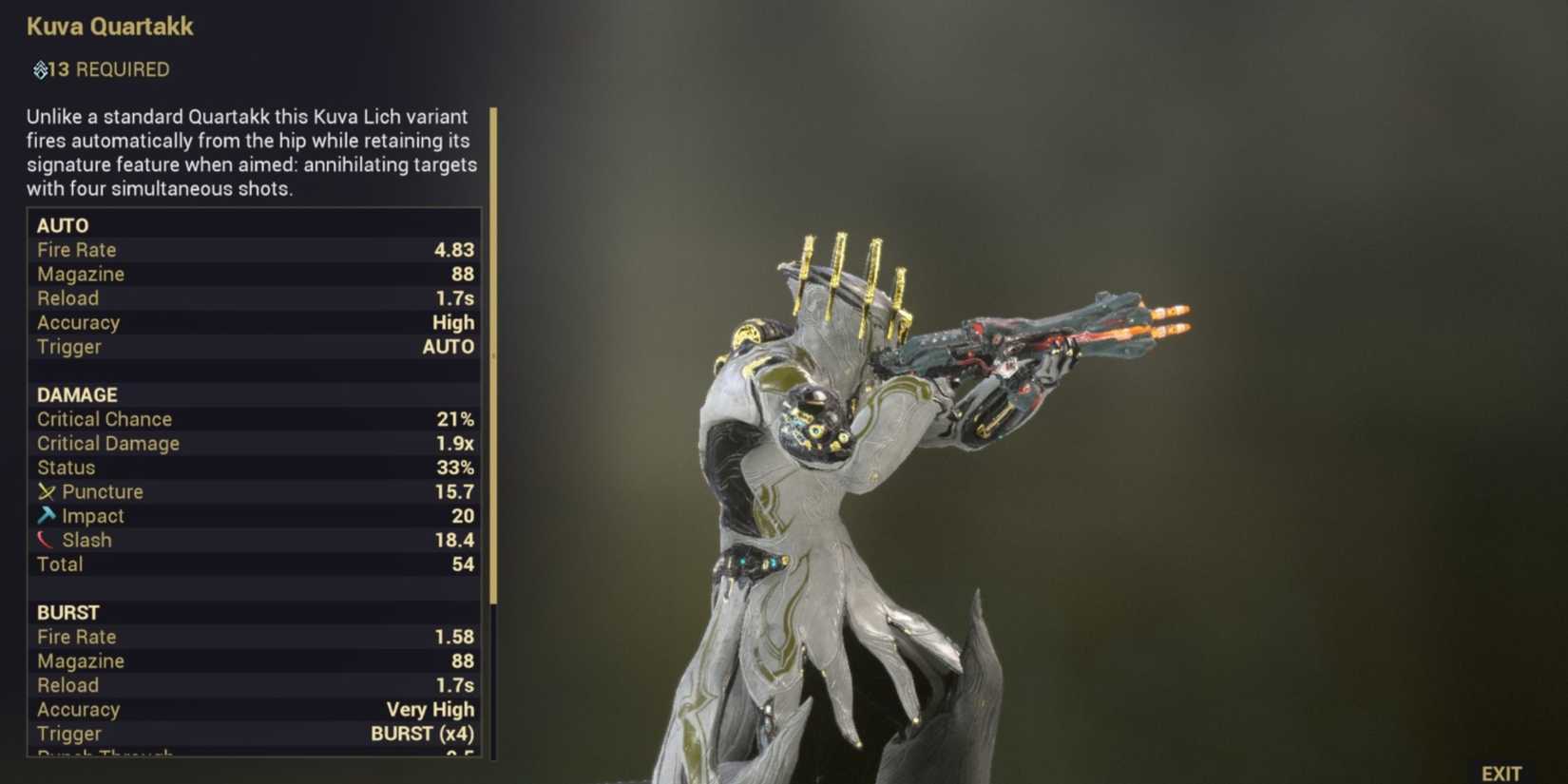Expand the DAMAGE stats section header

pyautogui.click(x=76, y=394)
